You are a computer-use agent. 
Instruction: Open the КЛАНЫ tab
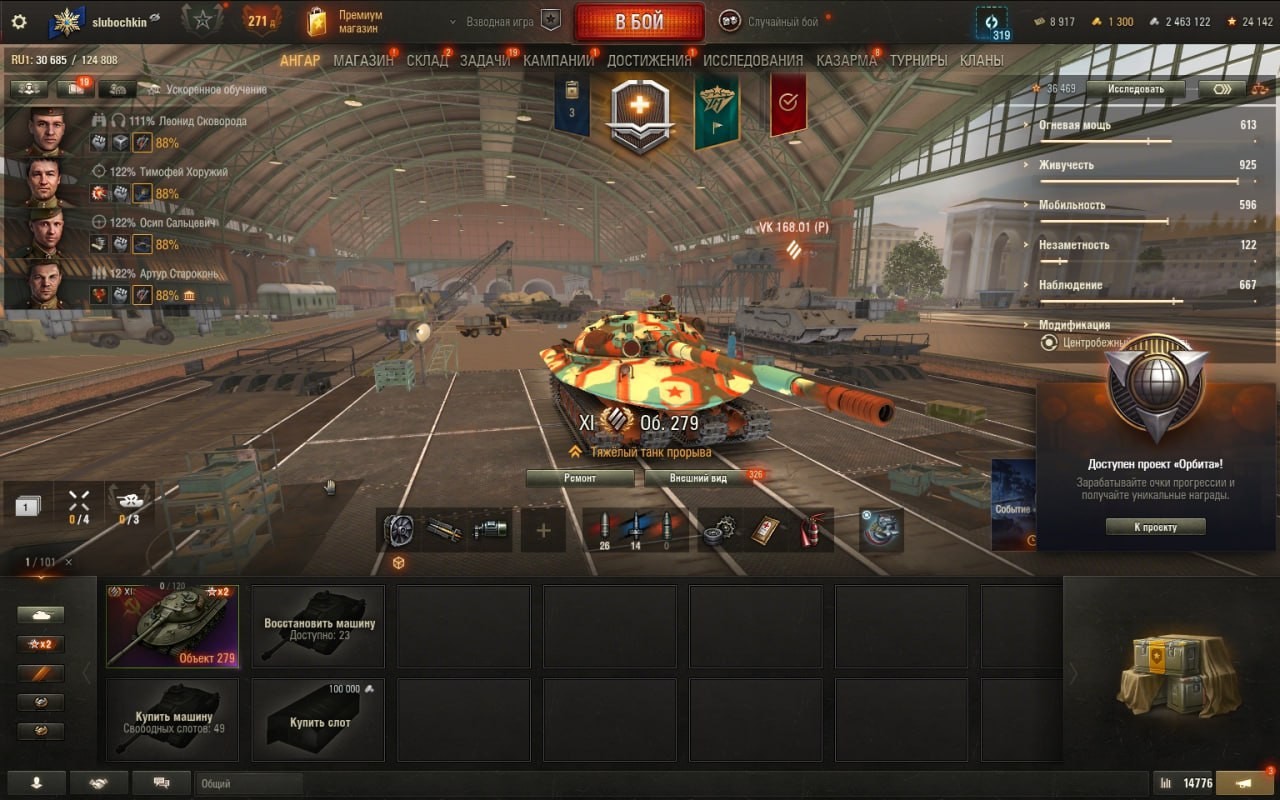click(981, 60)
